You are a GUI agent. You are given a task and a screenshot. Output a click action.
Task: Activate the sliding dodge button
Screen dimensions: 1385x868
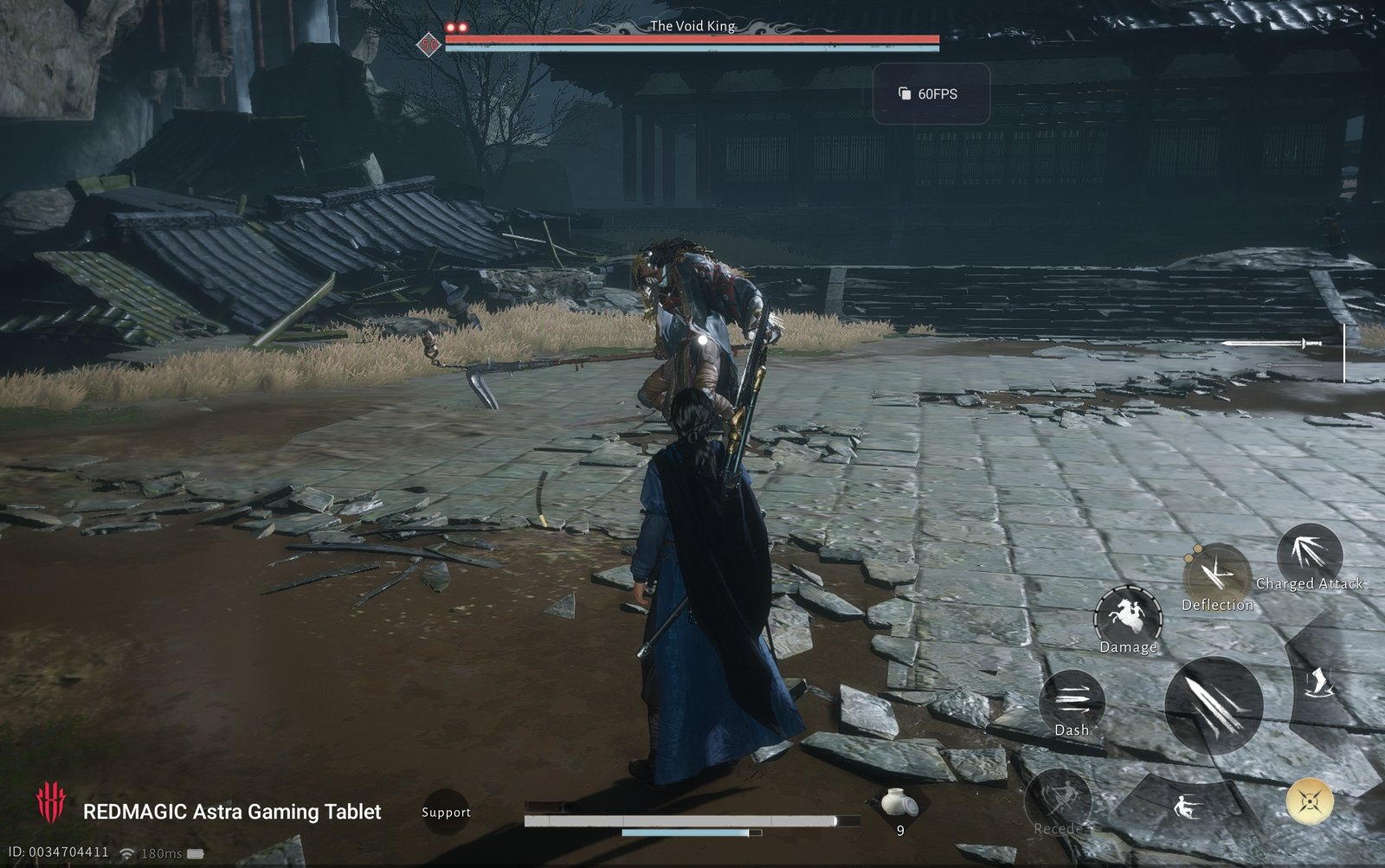coord(1188,809)
